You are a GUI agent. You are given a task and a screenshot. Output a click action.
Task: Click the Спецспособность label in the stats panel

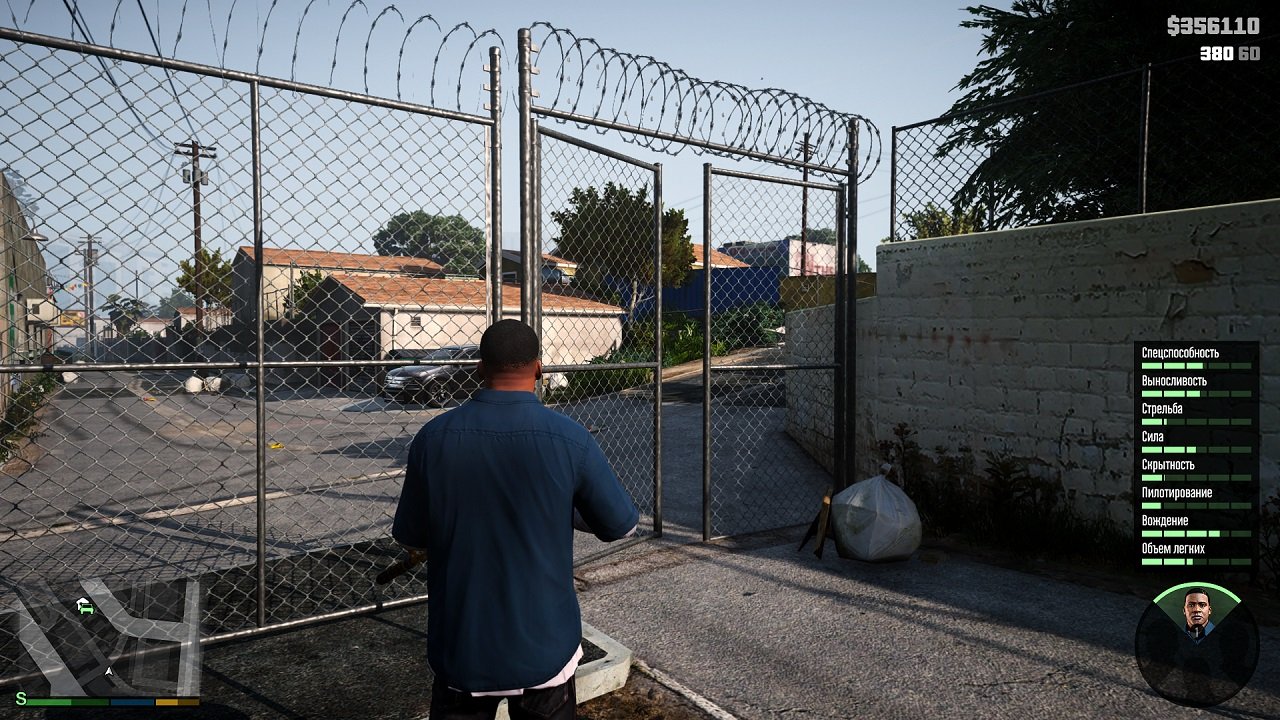tap(1180, 353)
